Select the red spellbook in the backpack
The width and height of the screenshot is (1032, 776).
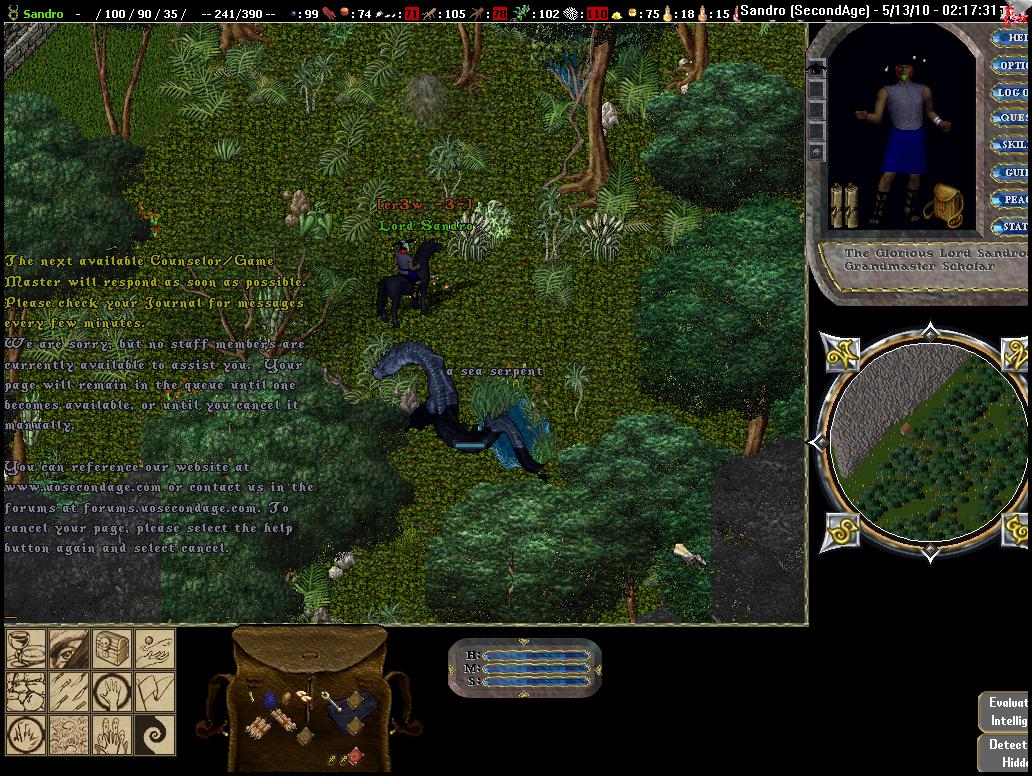[354, 754]
